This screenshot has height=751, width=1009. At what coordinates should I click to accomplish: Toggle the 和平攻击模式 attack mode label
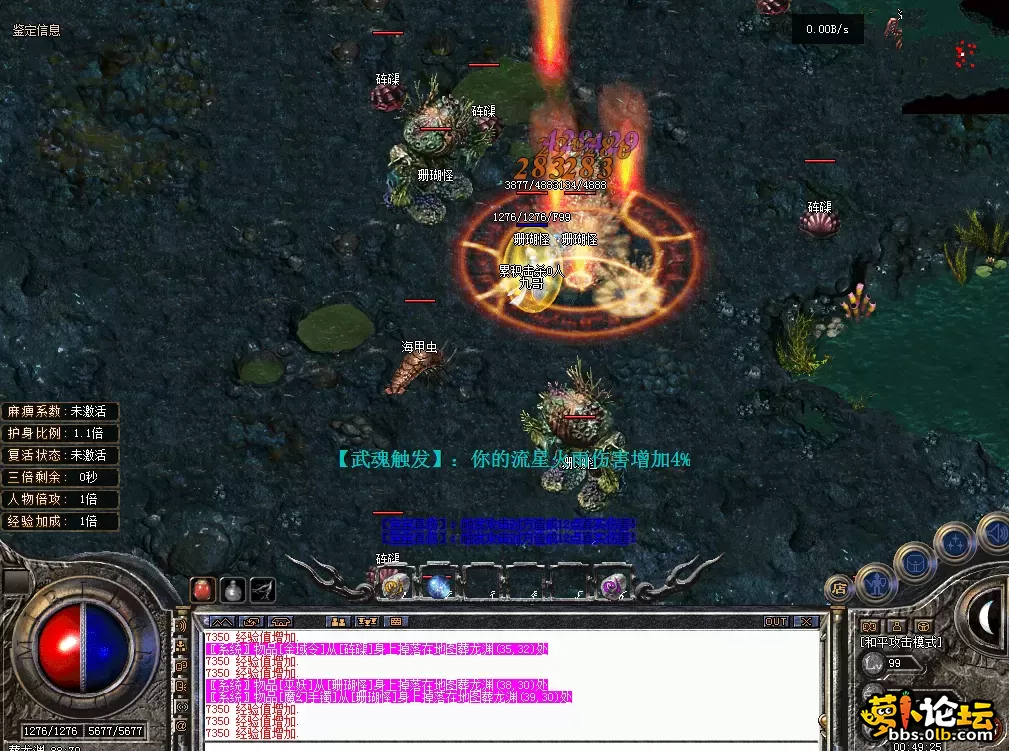(x=900, y=641)
